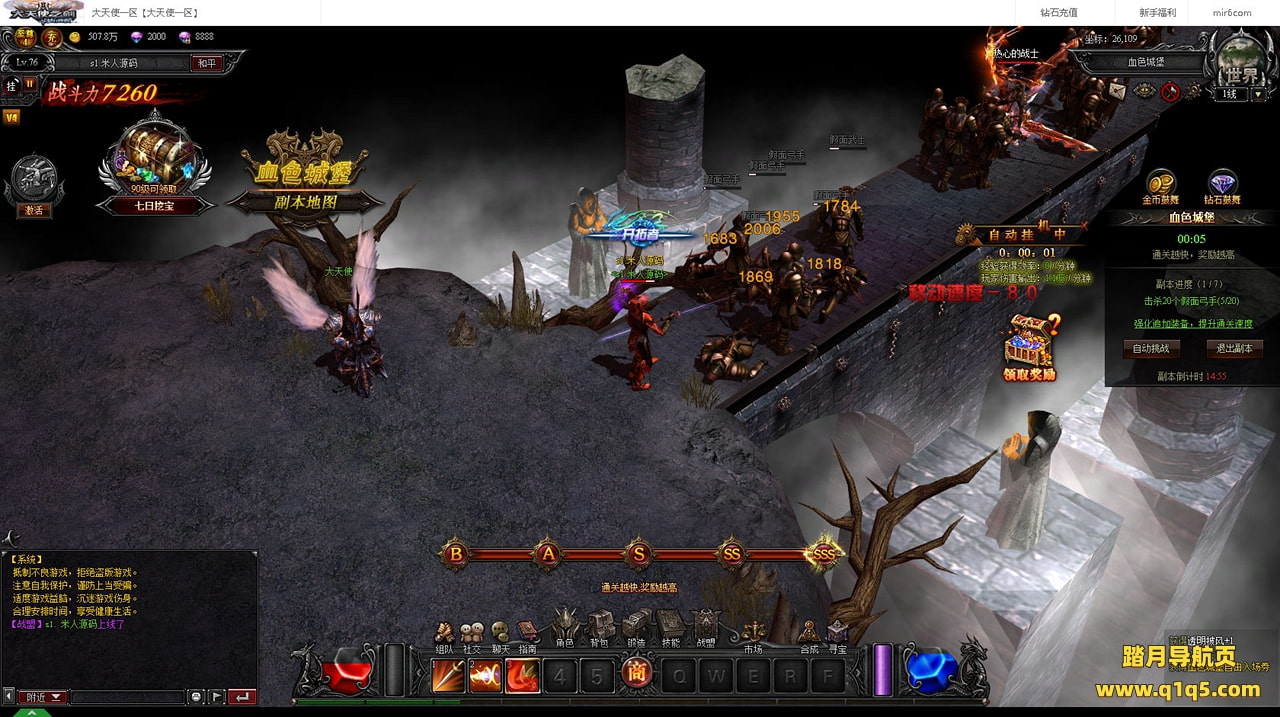Open the 锻造 forging menu
The image size is (1280, 717).
coord(636,628)
